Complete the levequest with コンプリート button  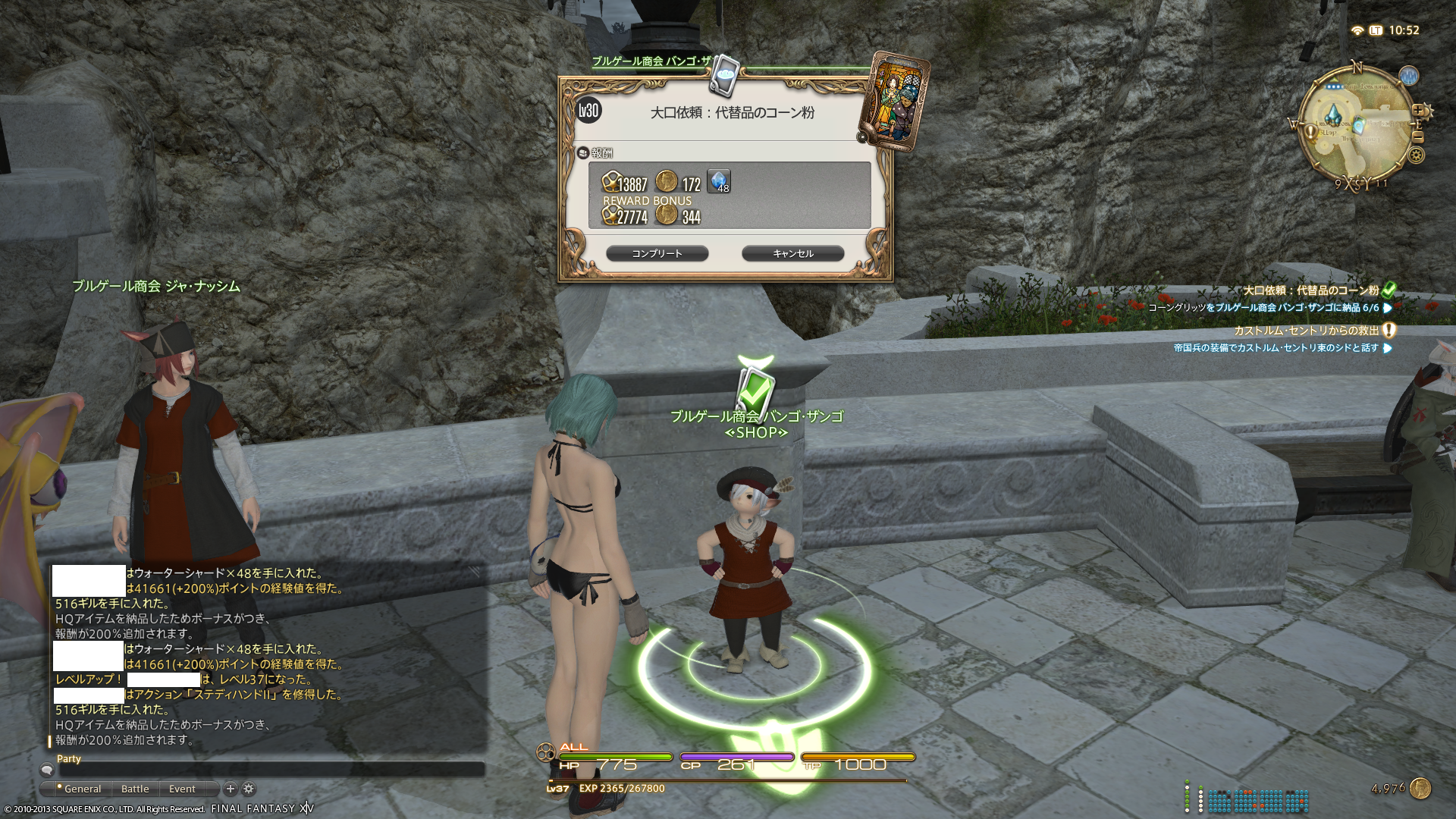pos(657,253)
